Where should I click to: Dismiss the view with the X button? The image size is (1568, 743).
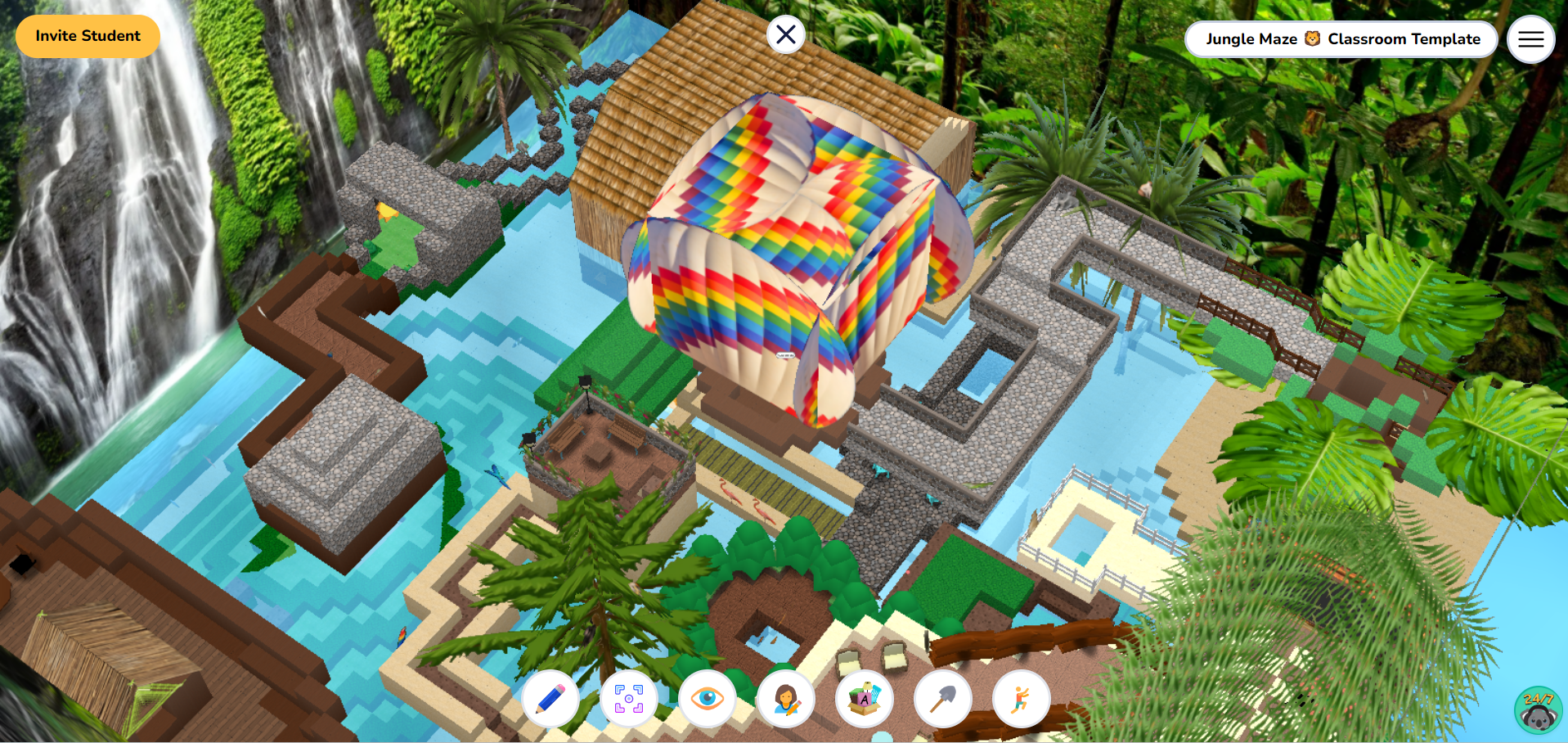click(785, 34)
